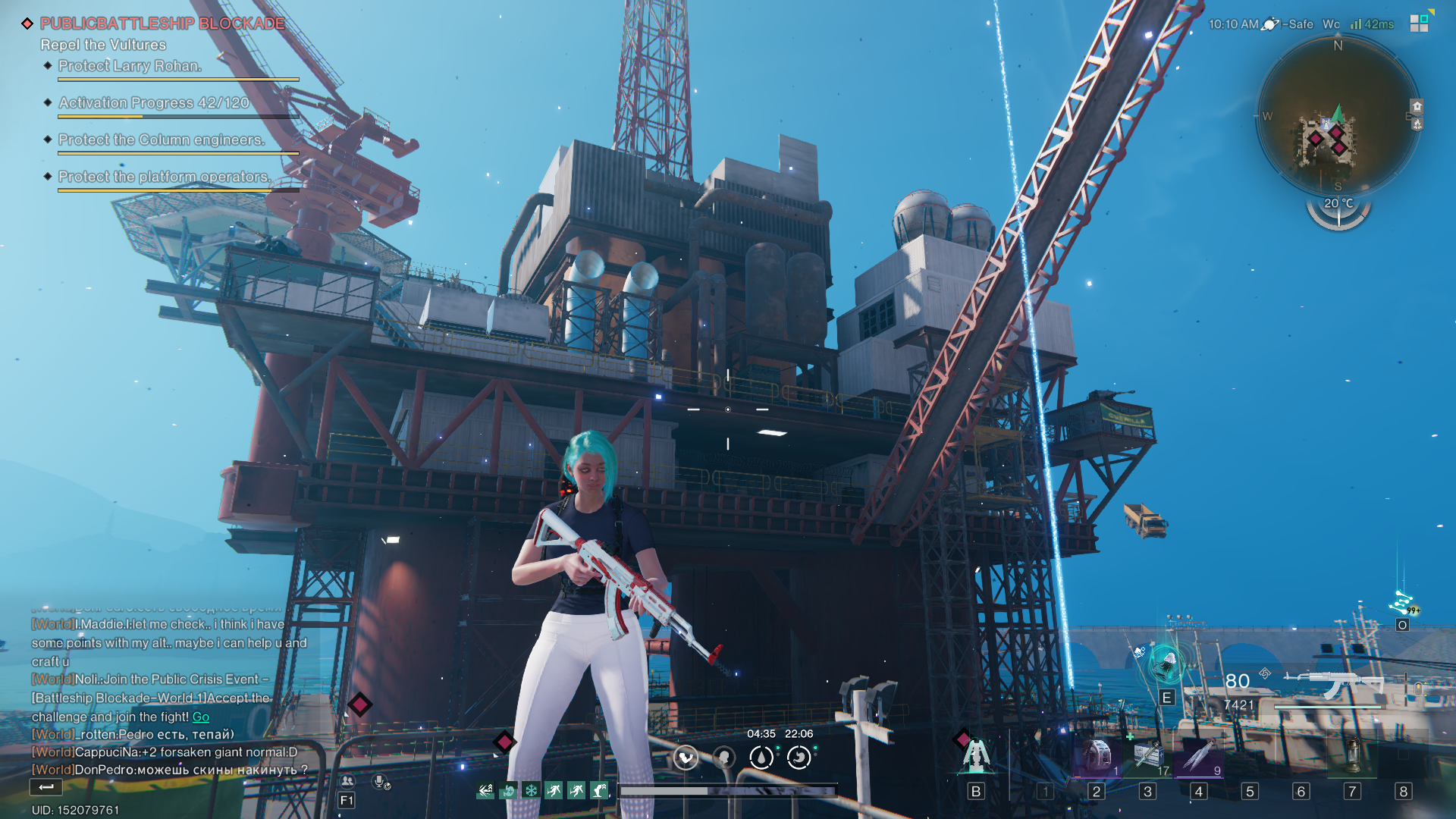
Task: Click the Public Battleship Blockade event title
Action: 162,24
